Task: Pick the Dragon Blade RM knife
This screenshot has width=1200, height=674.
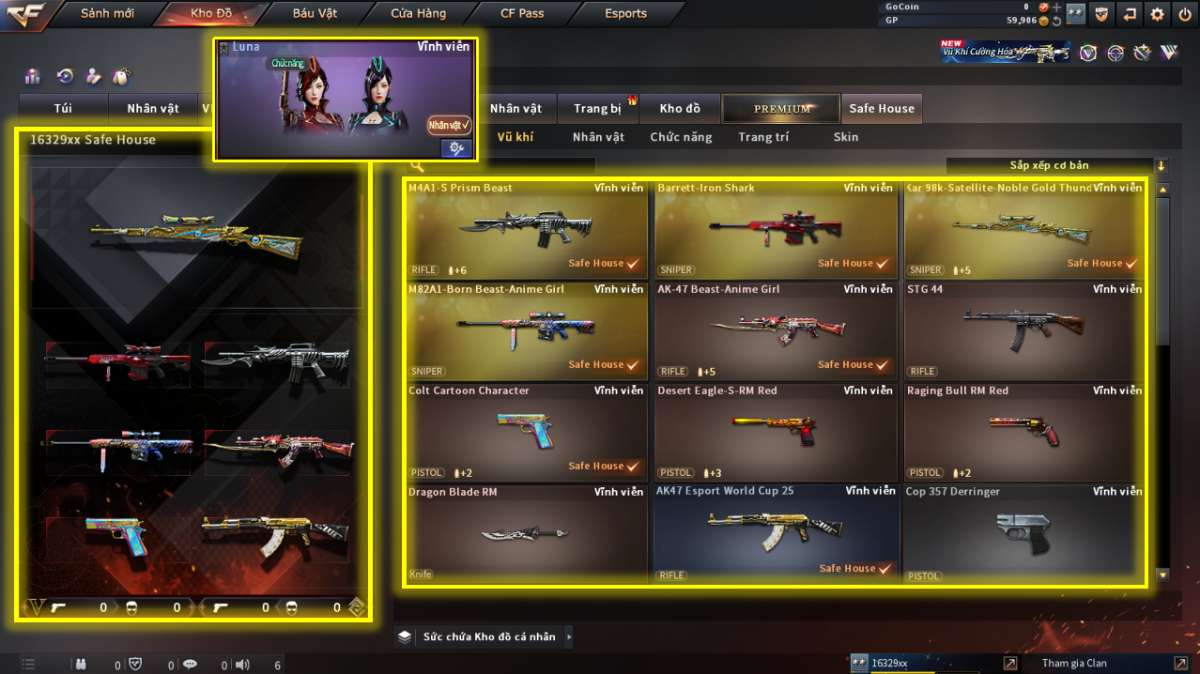Action: (526, 534)
